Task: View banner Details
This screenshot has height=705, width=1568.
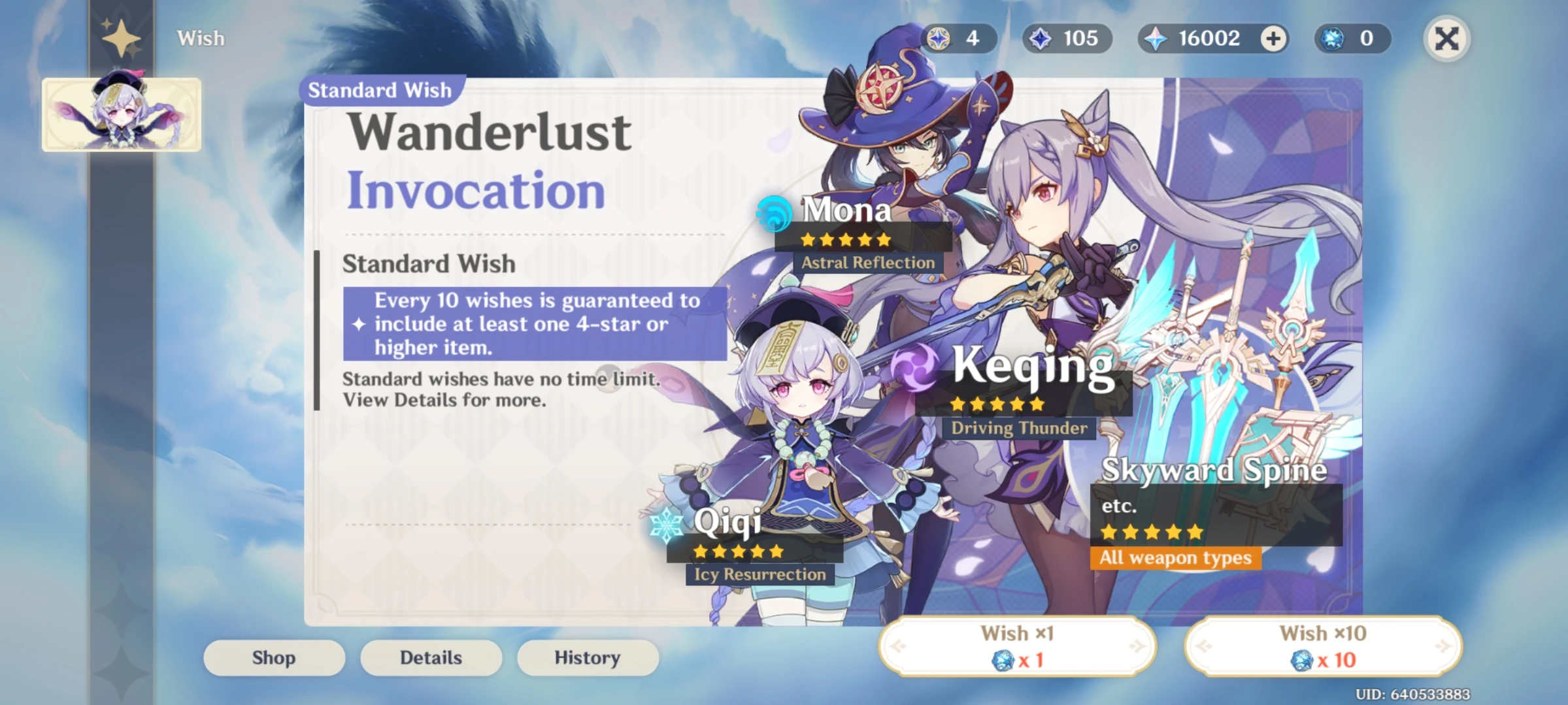Action: tap(431, 657)
